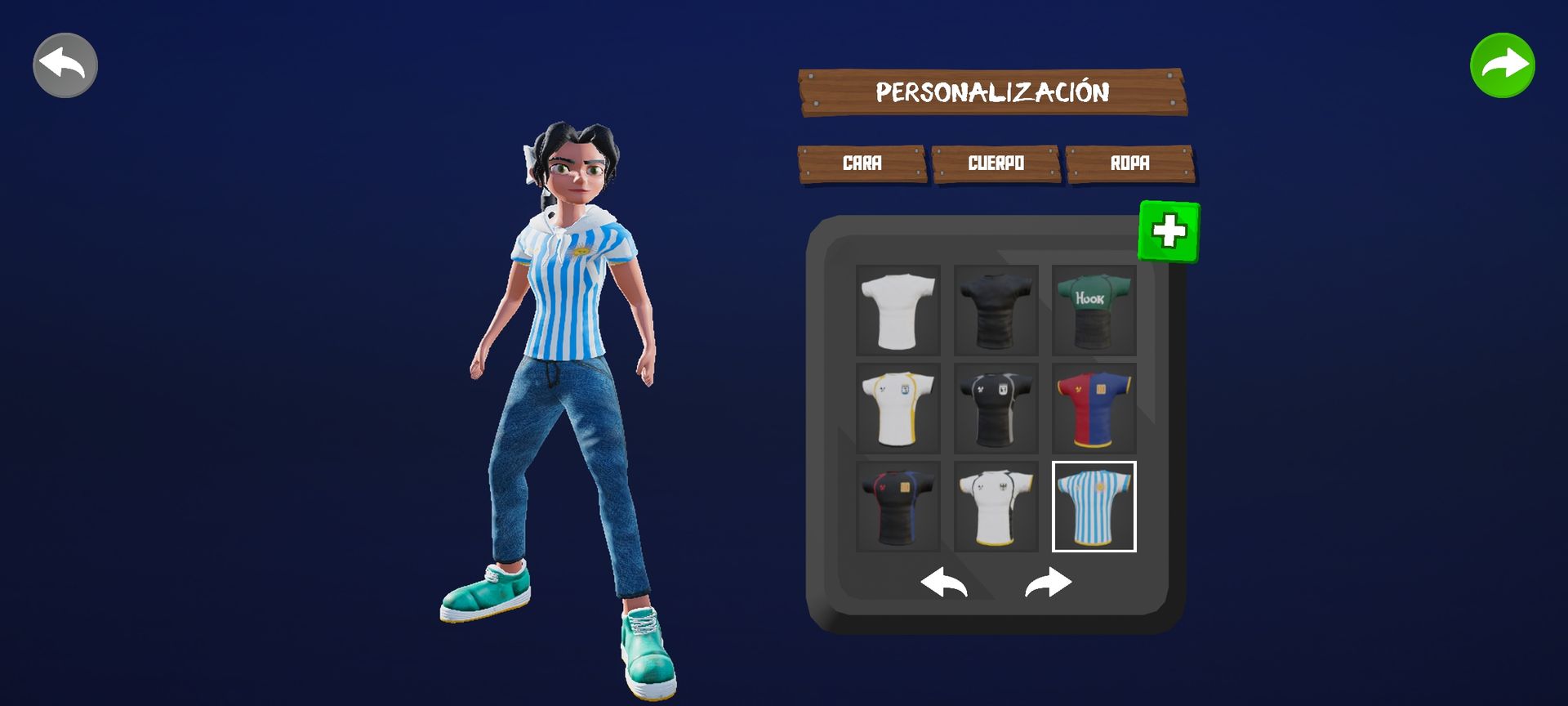This screenshot has height=706, width=1568.
Task: Select the red and blue halved jersey
Action: tap(1094, 409)
